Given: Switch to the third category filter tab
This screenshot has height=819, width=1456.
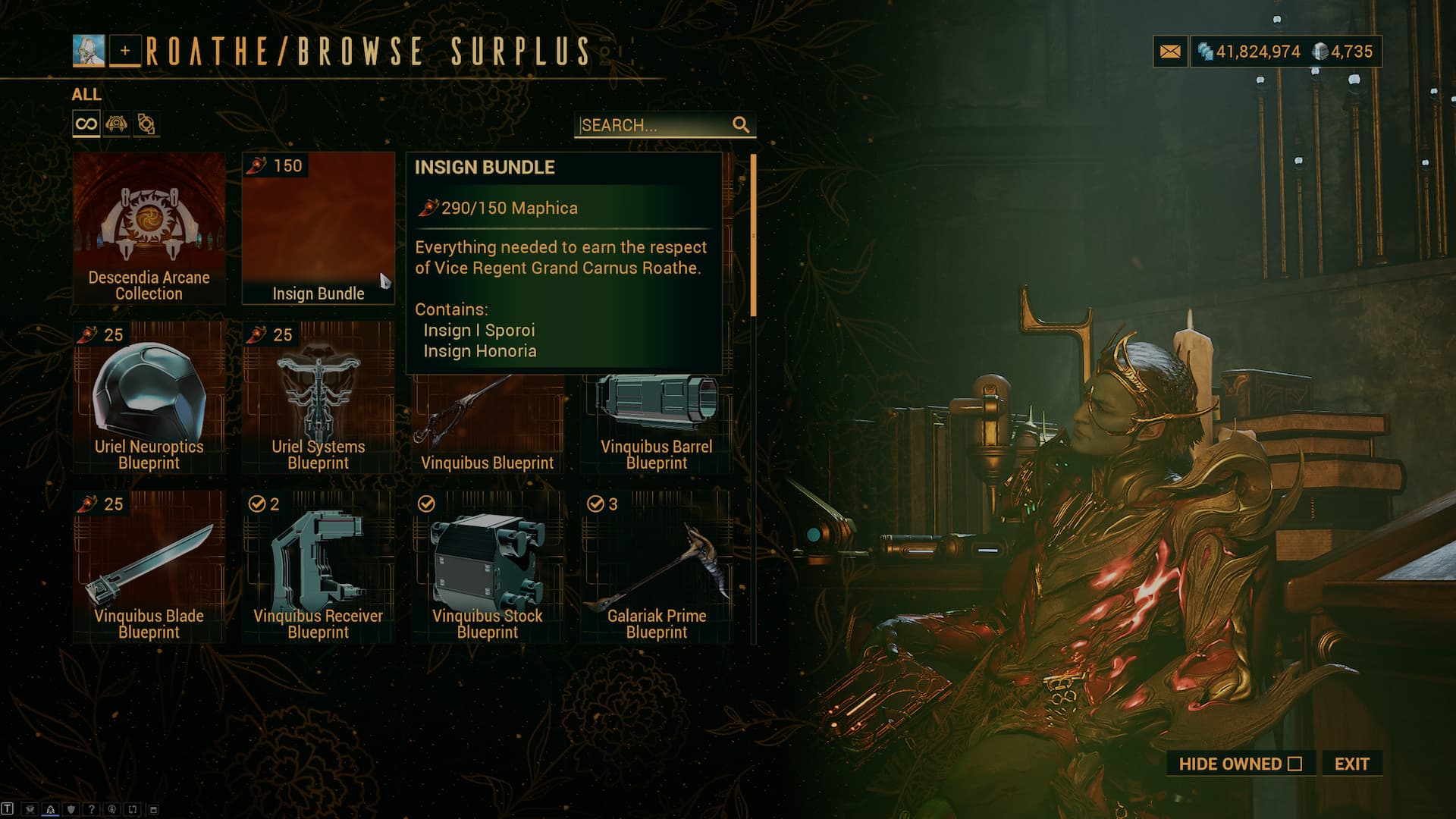Looking at the screenshot, I should pos(146,124).
